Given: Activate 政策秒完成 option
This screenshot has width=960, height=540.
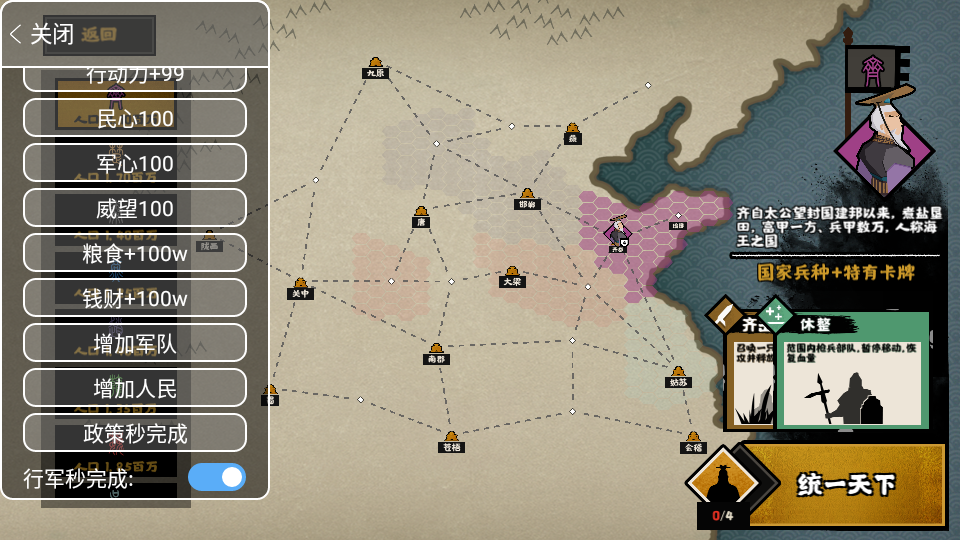Looking at the screenshot, I should (135, 433).
